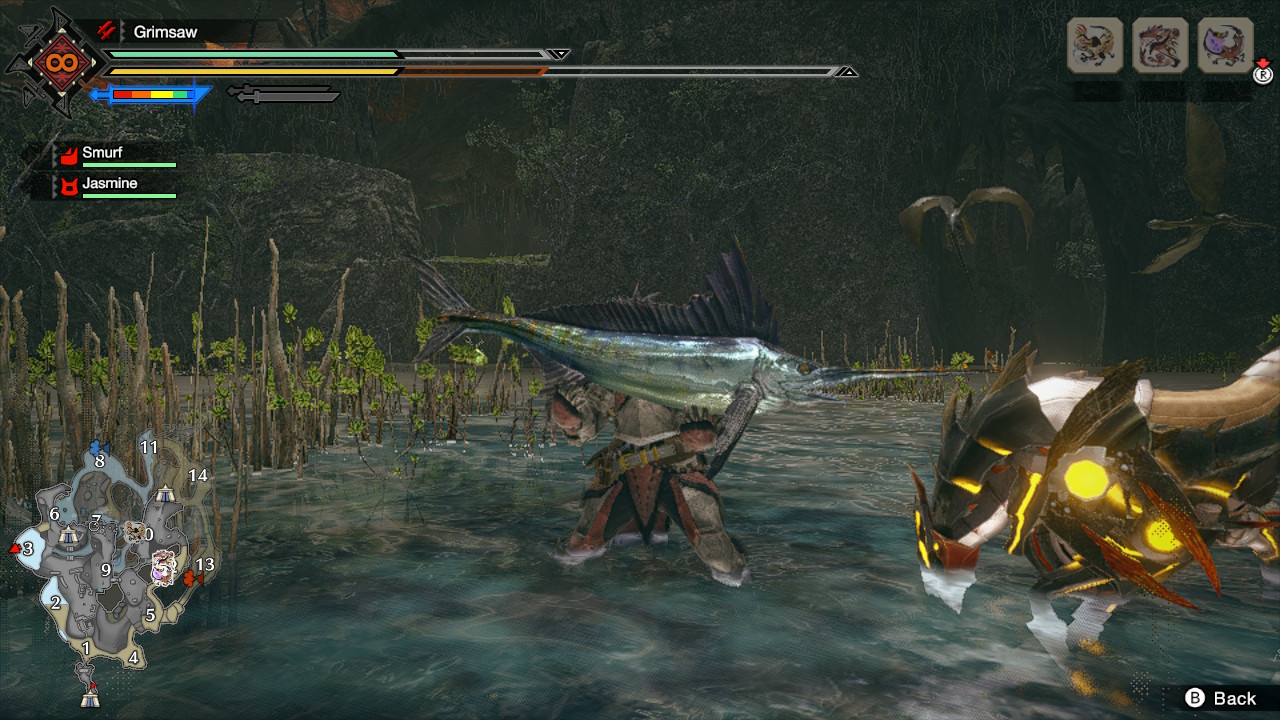Pick the purple-sac monster target icon
The width and height of the screenshot is (1280, 720).
coord(1225,45)
